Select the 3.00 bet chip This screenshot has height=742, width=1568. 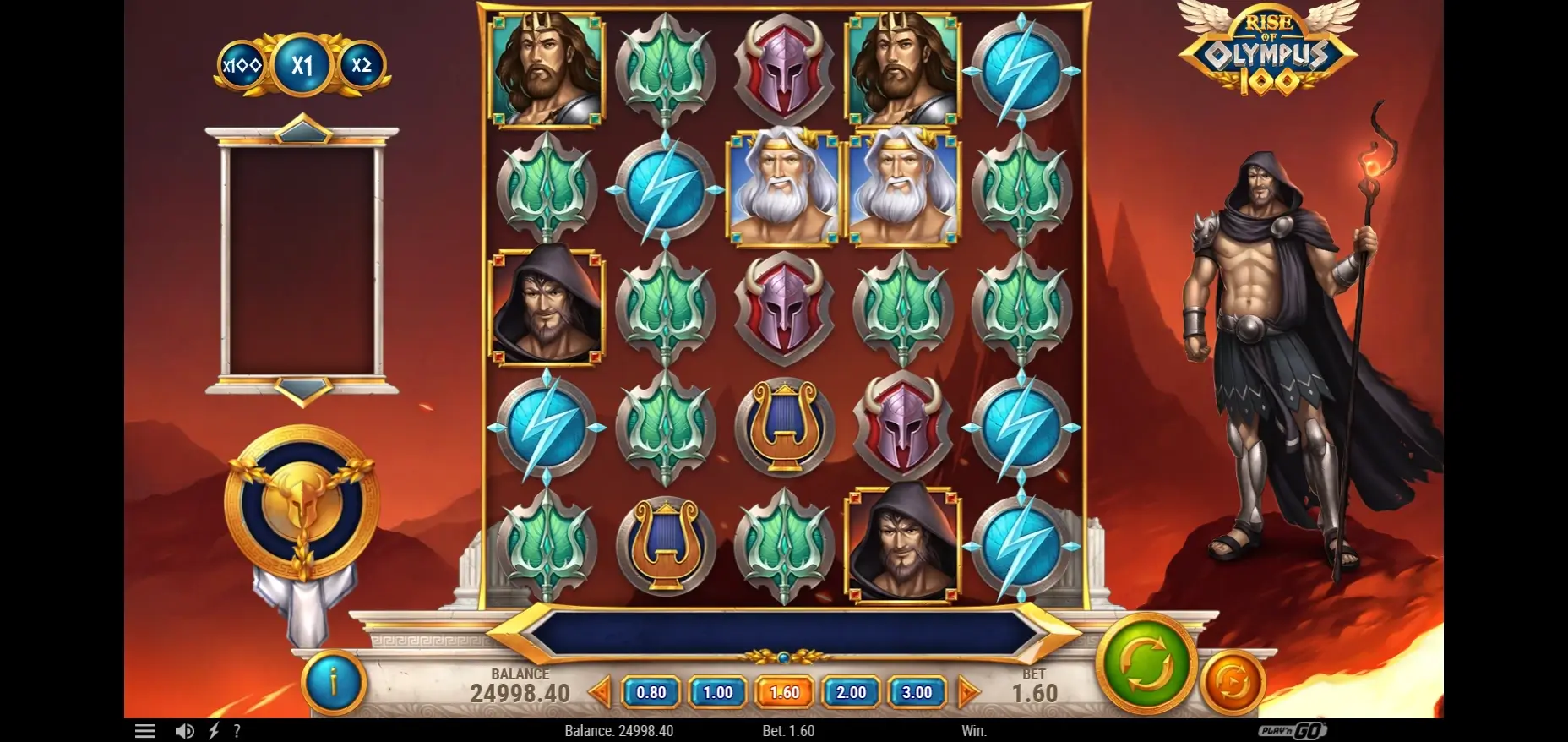click(917, 691)
